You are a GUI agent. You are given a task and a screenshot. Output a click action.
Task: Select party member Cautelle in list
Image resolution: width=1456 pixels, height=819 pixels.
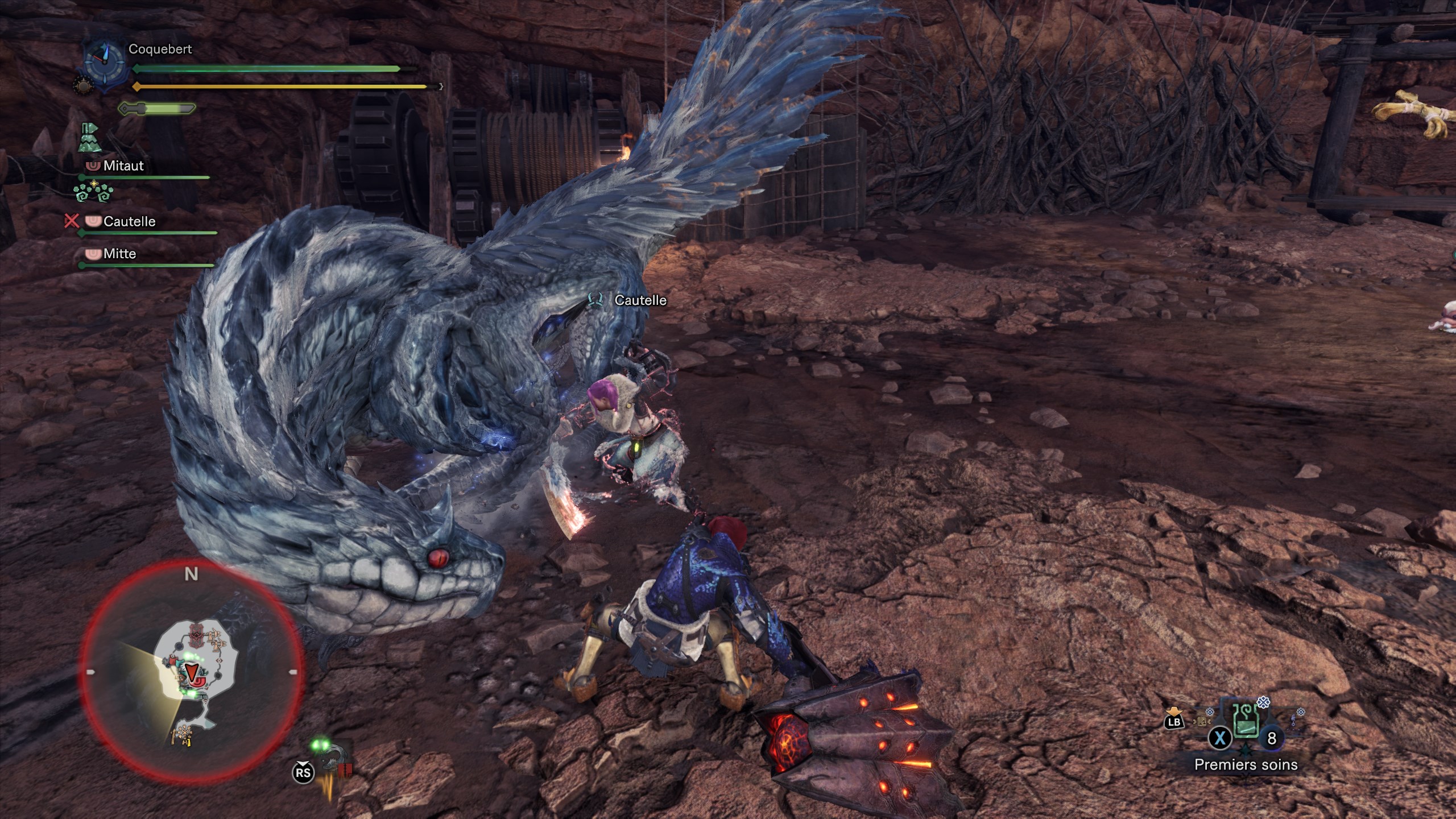[129, 222]
